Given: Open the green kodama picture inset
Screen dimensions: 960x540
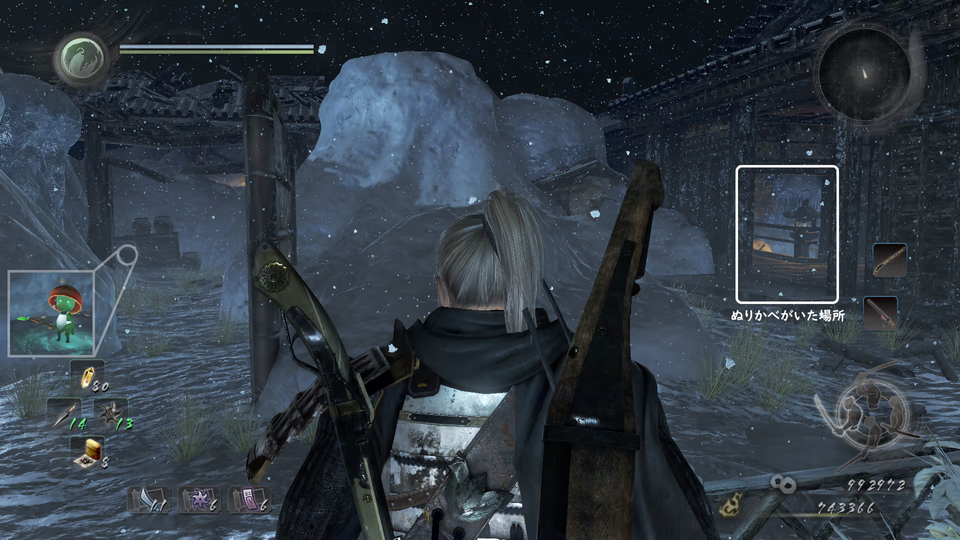Looking at the screenshot, I should (x=51, y=313).
